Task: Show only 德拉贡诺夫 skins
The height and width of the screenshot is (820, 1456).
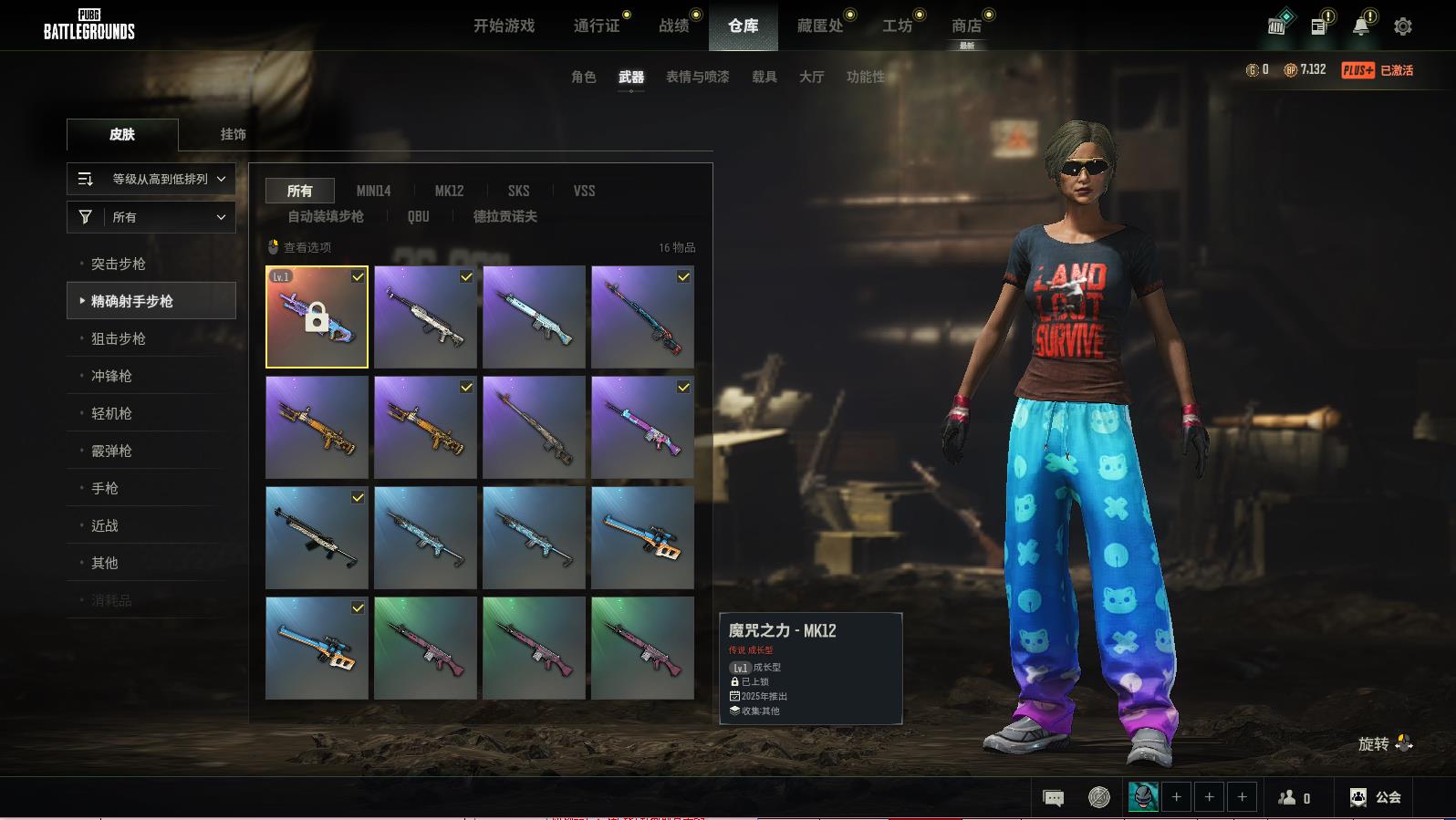Action: pyautogui.click(x=504, y=216)
